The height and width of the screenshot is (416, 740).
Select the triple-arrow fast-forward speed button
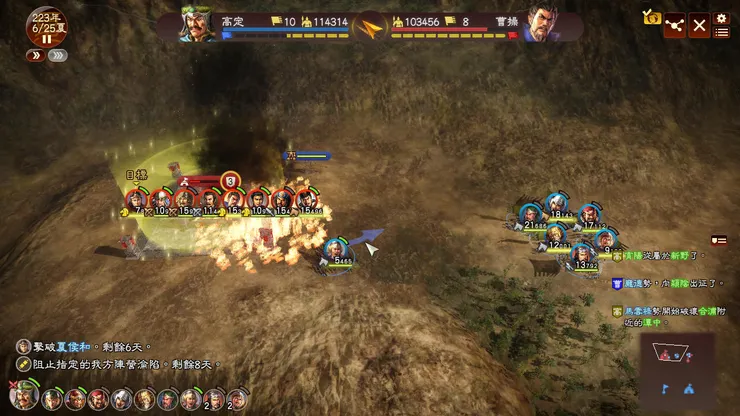59,56
